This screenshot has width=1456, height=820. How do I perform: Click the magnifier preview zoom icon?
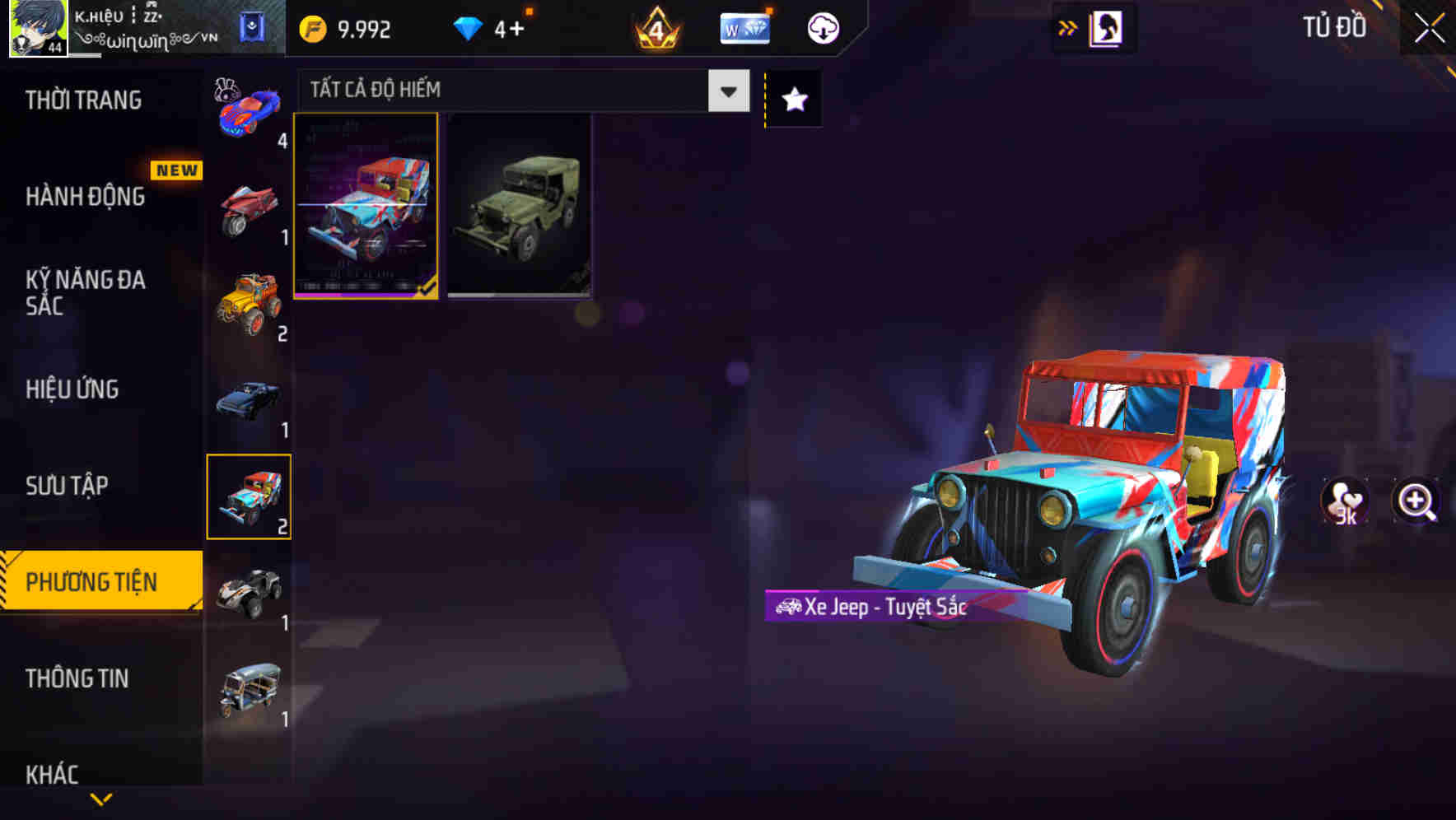[1415, 504]
